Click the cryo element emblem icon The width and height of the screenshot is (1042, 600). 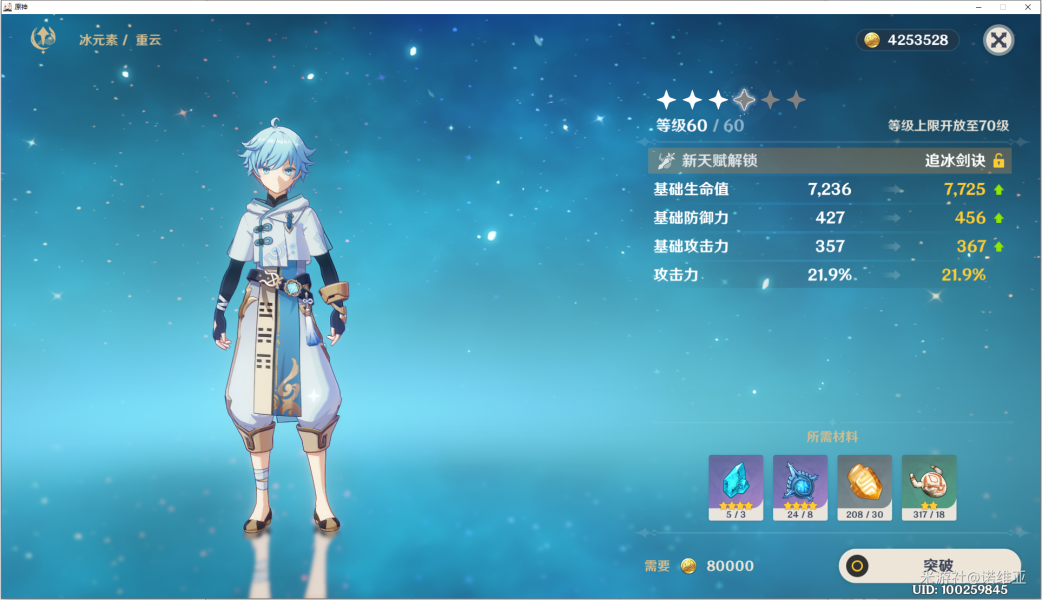(44, 39)
